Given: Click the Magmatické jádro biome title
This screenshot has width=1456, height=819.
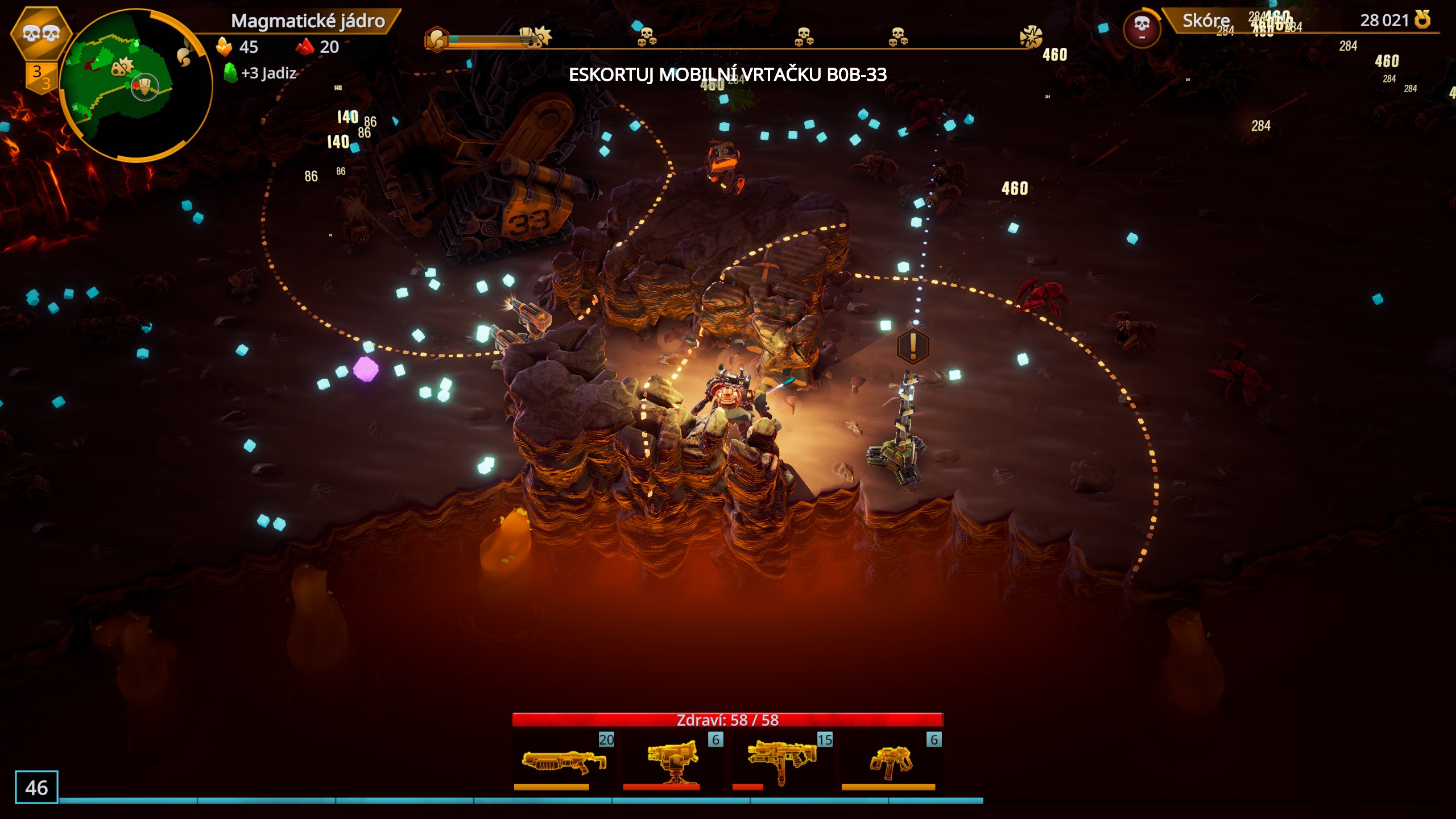Looking at the screenshot, I should tap(308, 21).
